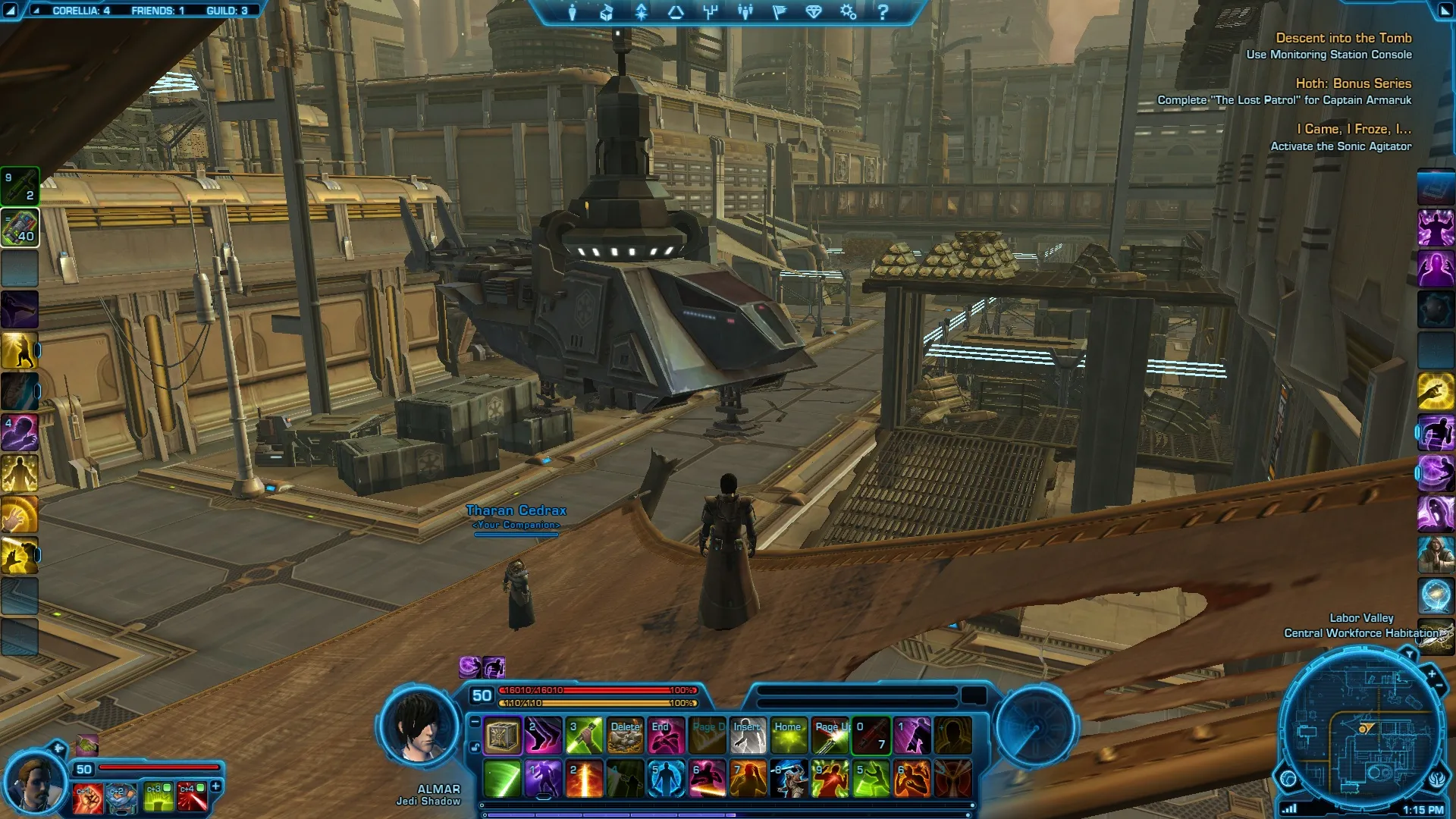1456x819 pixels.
Task: Select Almar's player portrait
Action: pos(419,728)
